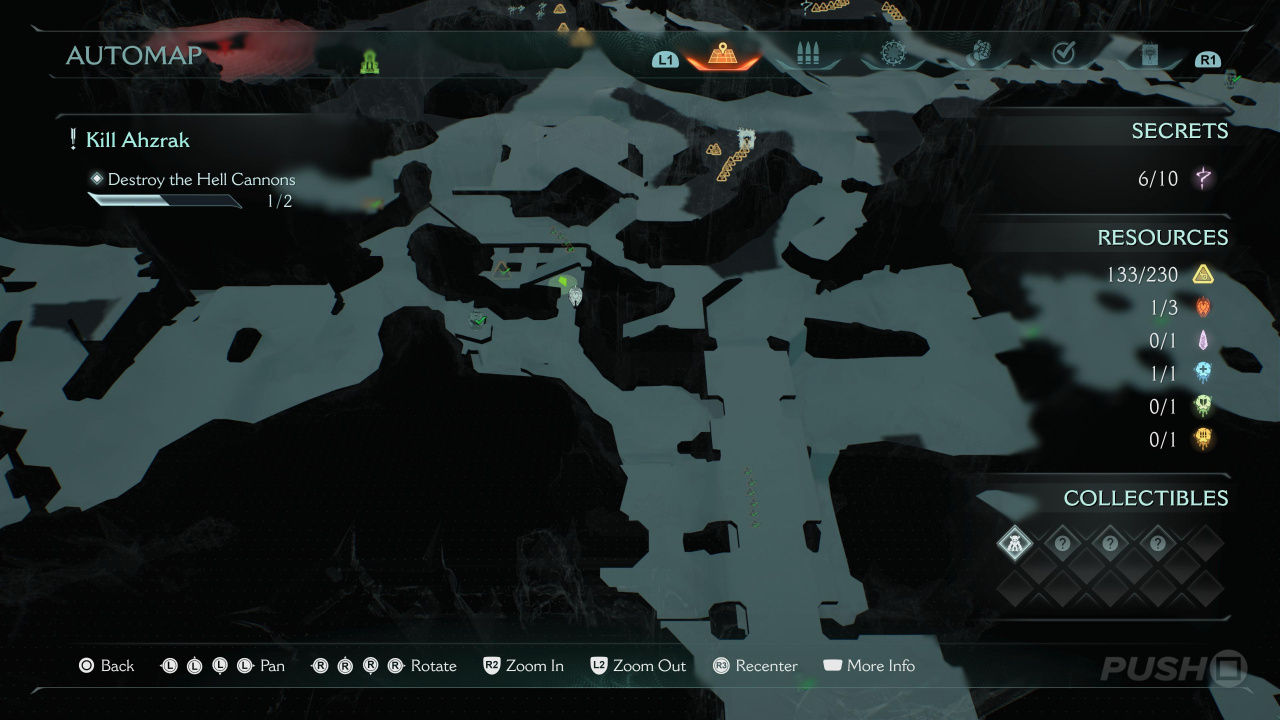Open the checkmark challenges tab
The image size is (1280, 720).
tap(1064, 54)
